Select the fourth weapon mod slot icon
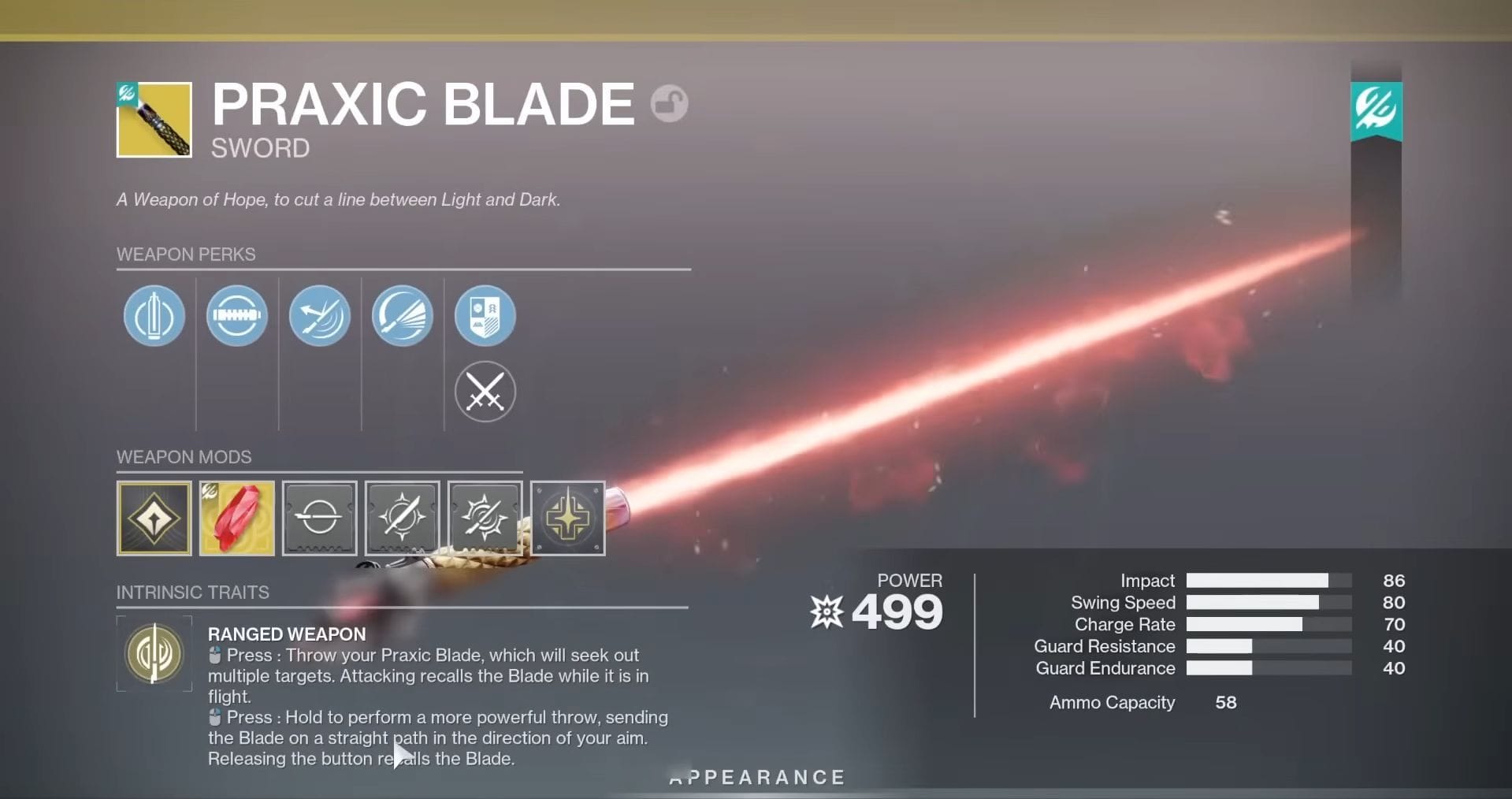Screen dimensions: 1512x799 pyautogui.click(x=402, y=518)
